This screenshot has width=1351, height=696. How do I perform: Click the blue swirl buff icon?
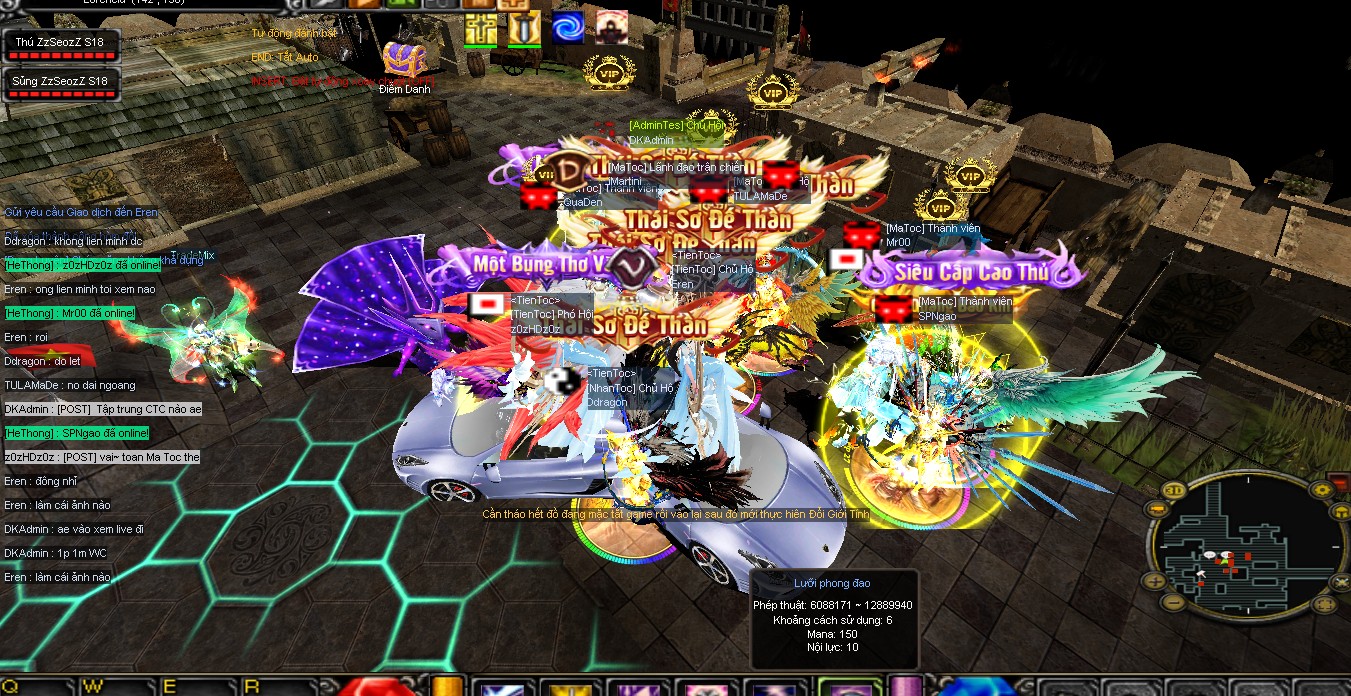click(x=568, y=29)
